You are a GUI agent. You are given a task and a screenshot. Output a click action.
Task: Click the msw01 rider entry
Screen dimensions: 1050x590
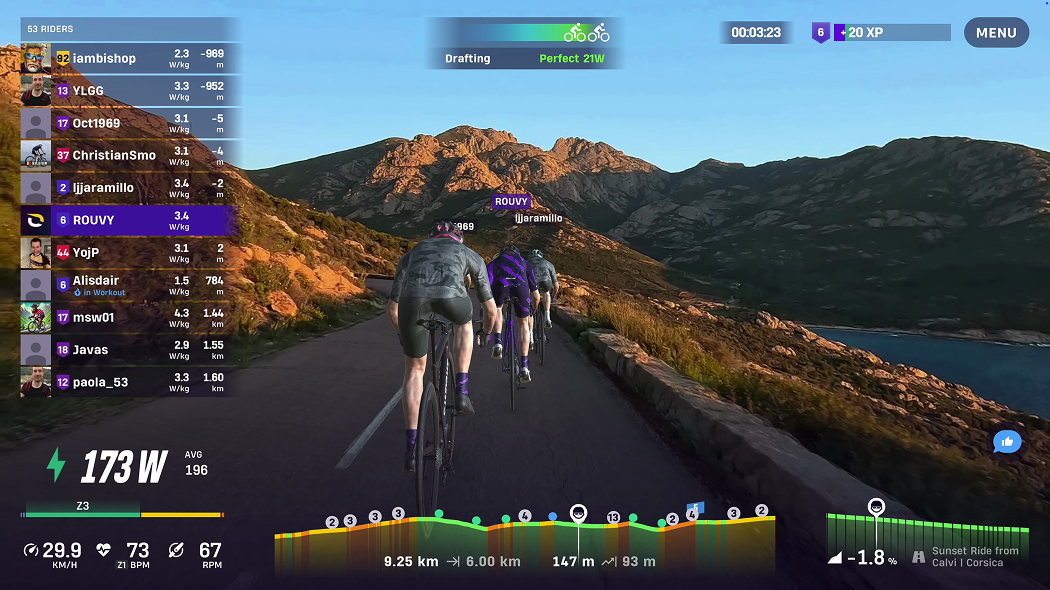tap(130, 317)
